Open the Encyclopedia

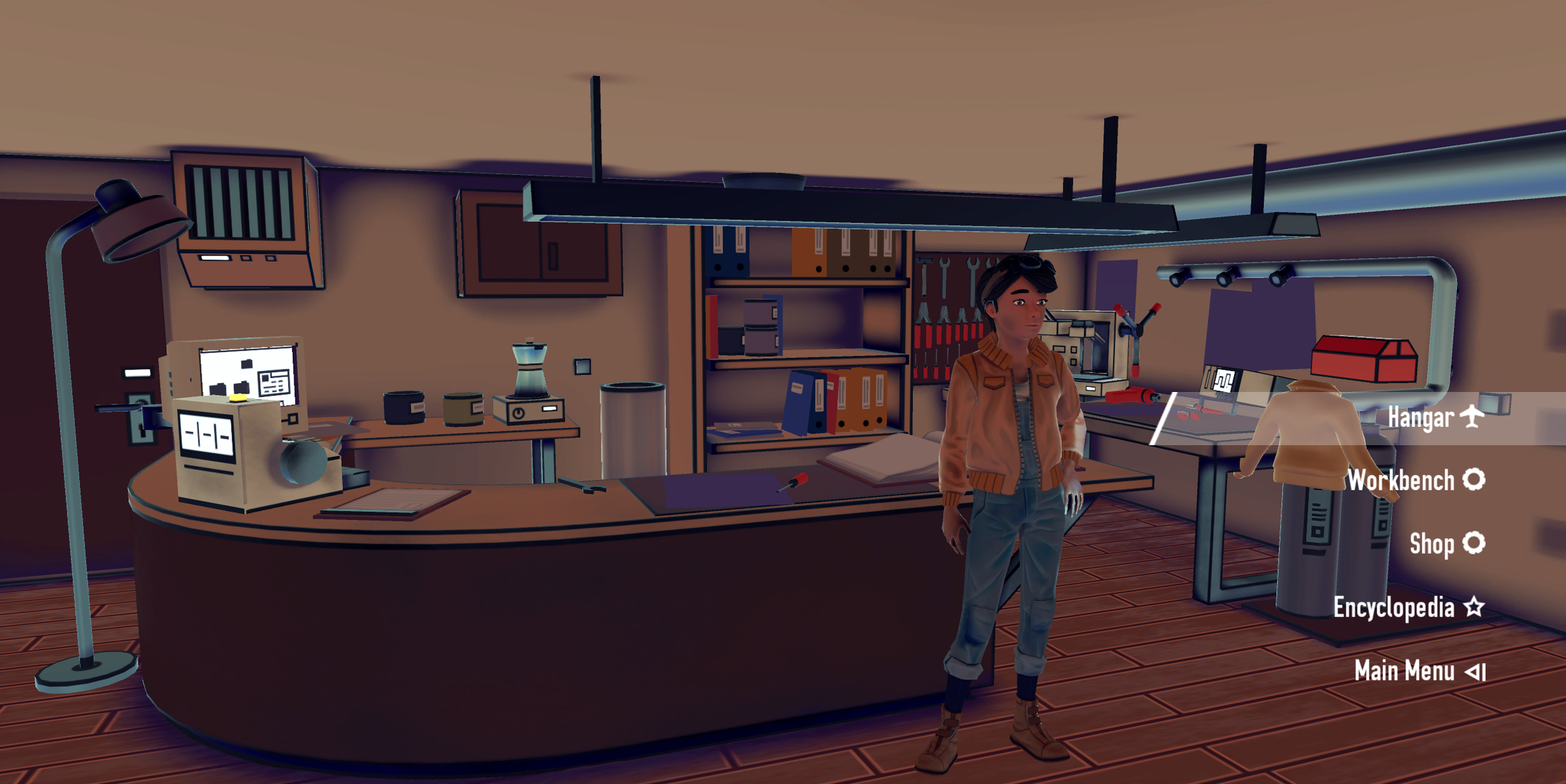click(1407, 608)
